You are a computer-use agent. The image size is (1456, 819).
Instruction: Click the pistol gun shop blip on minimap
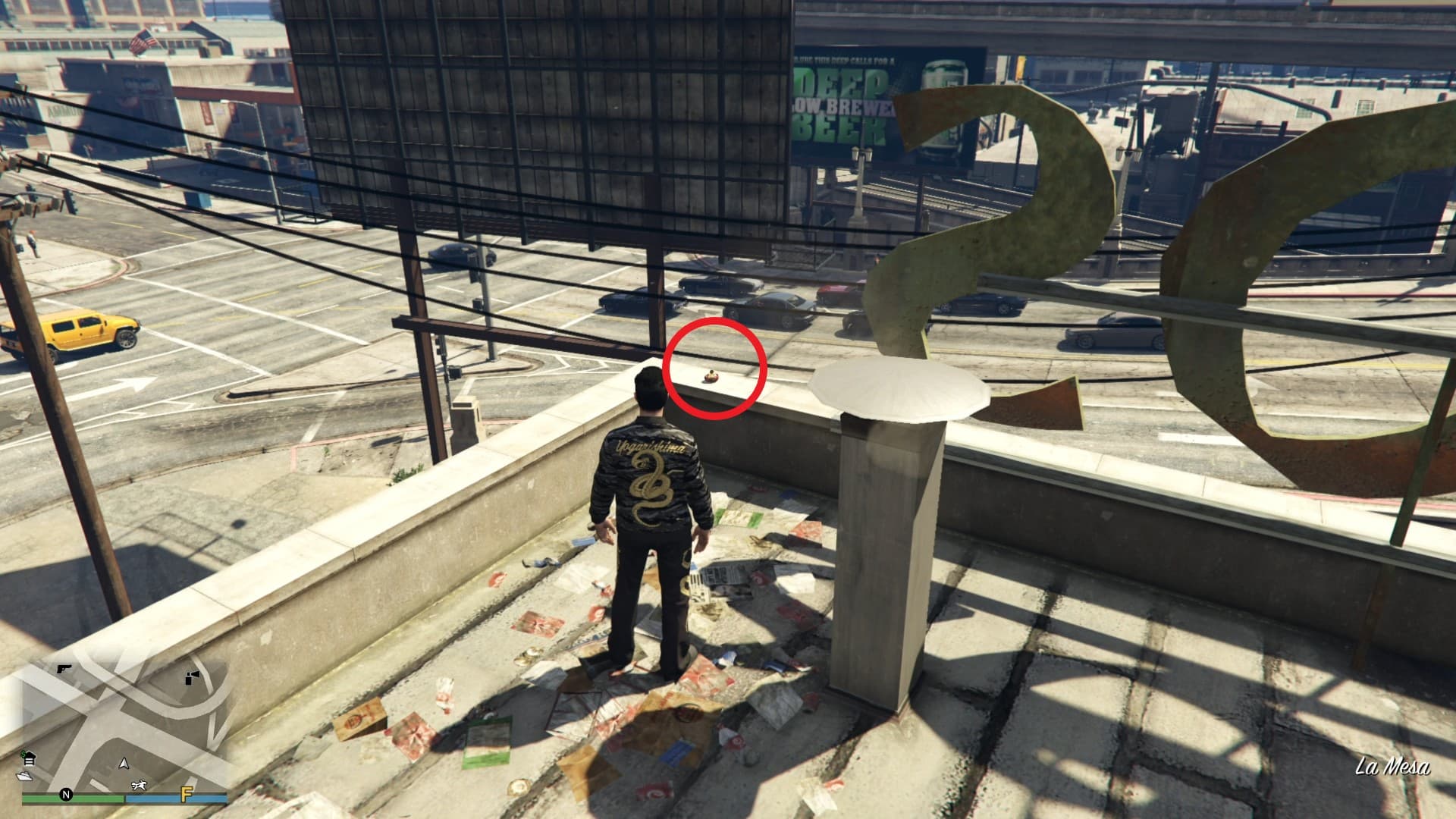64,669
